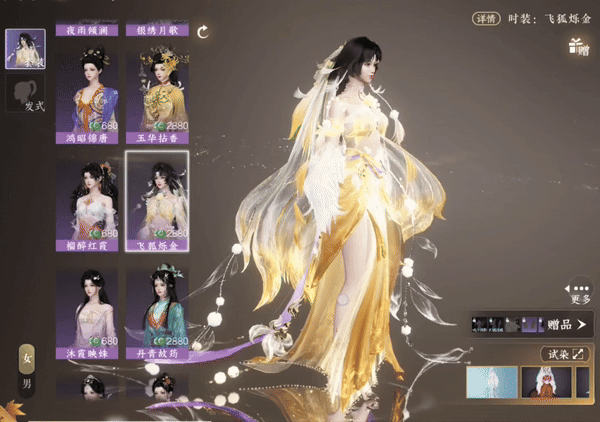
Task: Click the gift box 赠 icon
Action: click(x=577, y=46)
